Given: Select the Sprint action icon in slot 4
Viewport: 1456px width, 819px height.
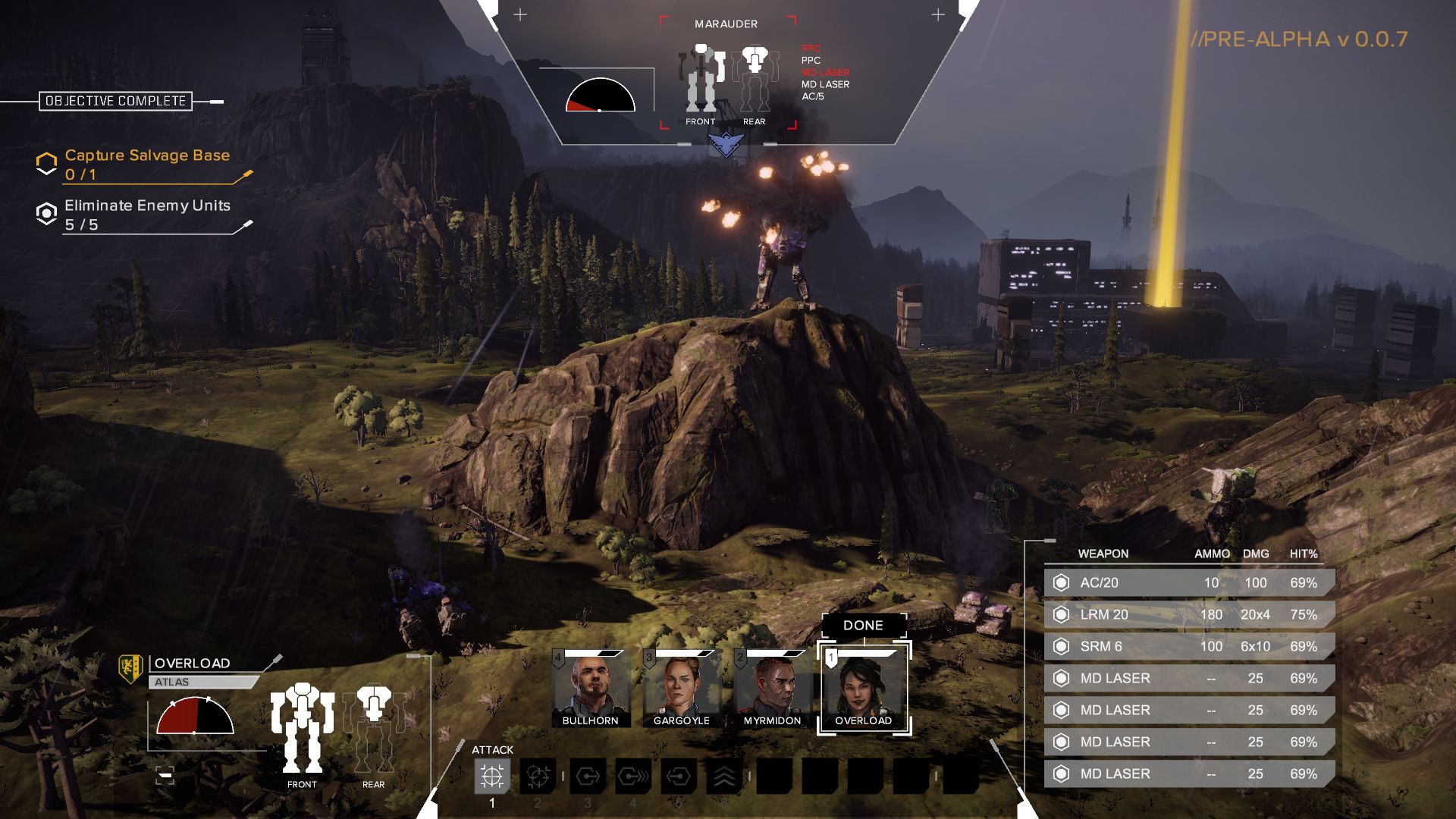Looking at the screenshot, I should [632, 775].
